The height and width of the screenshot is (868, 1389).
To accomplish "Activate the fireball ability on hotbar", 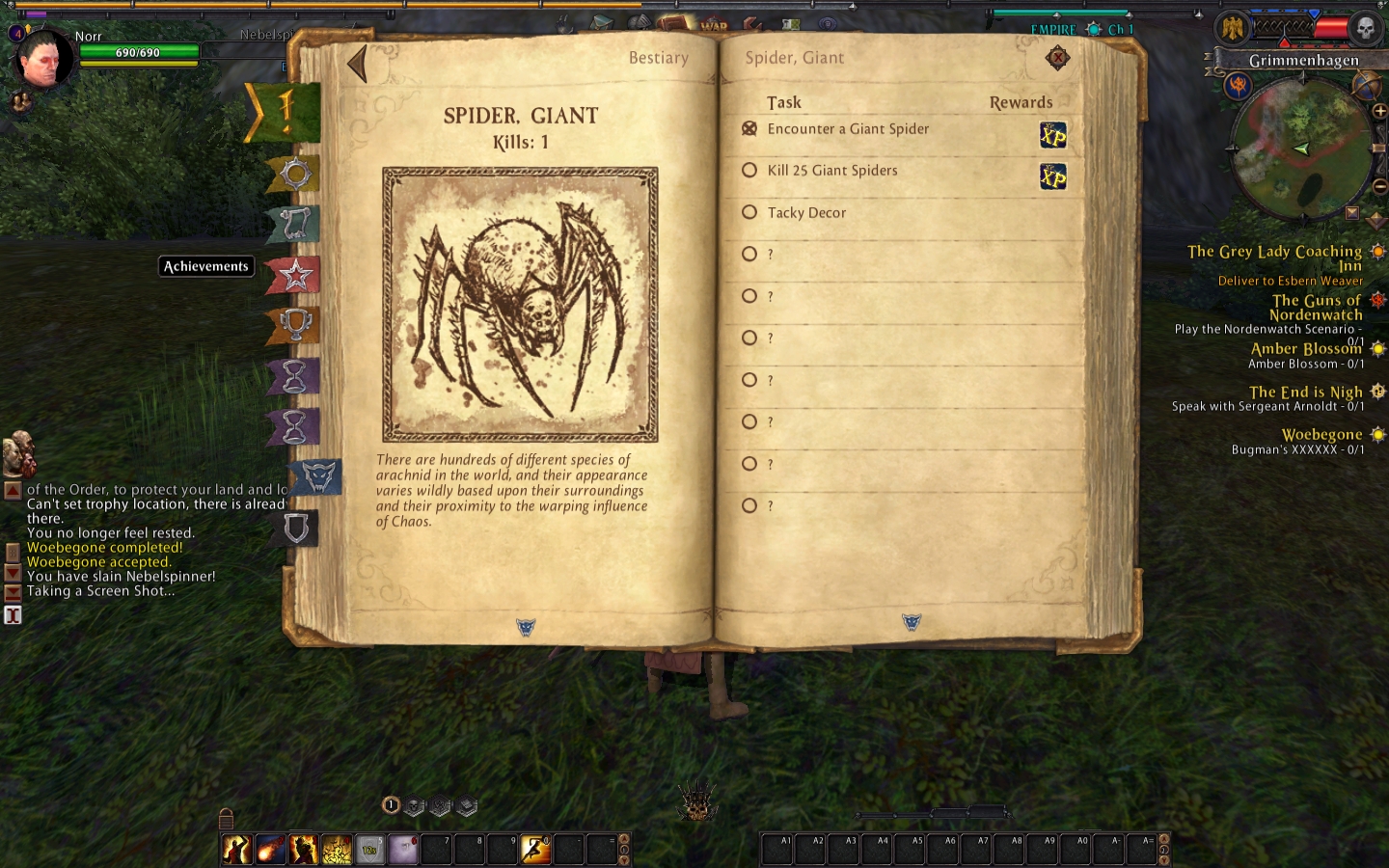I will [x=270, y=849].
